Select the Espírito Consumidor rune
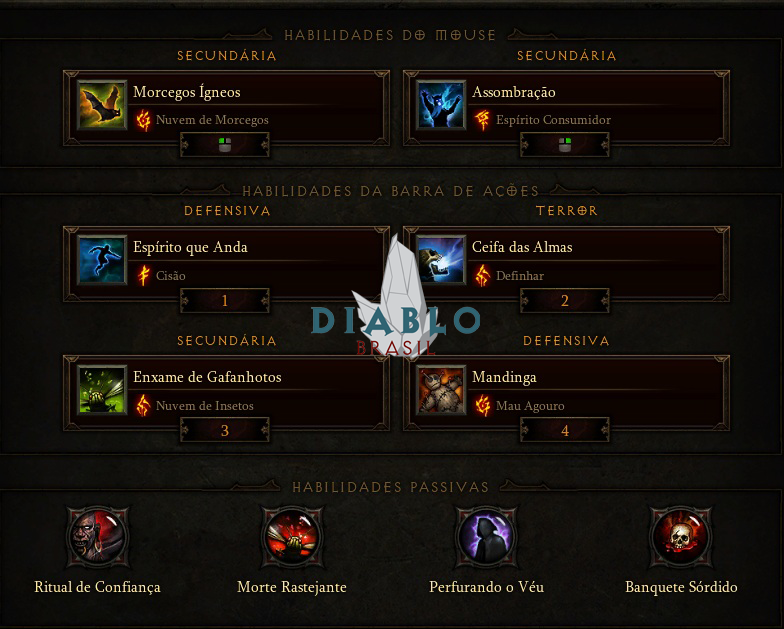This screenshot has width=784, height=629. 553,120
